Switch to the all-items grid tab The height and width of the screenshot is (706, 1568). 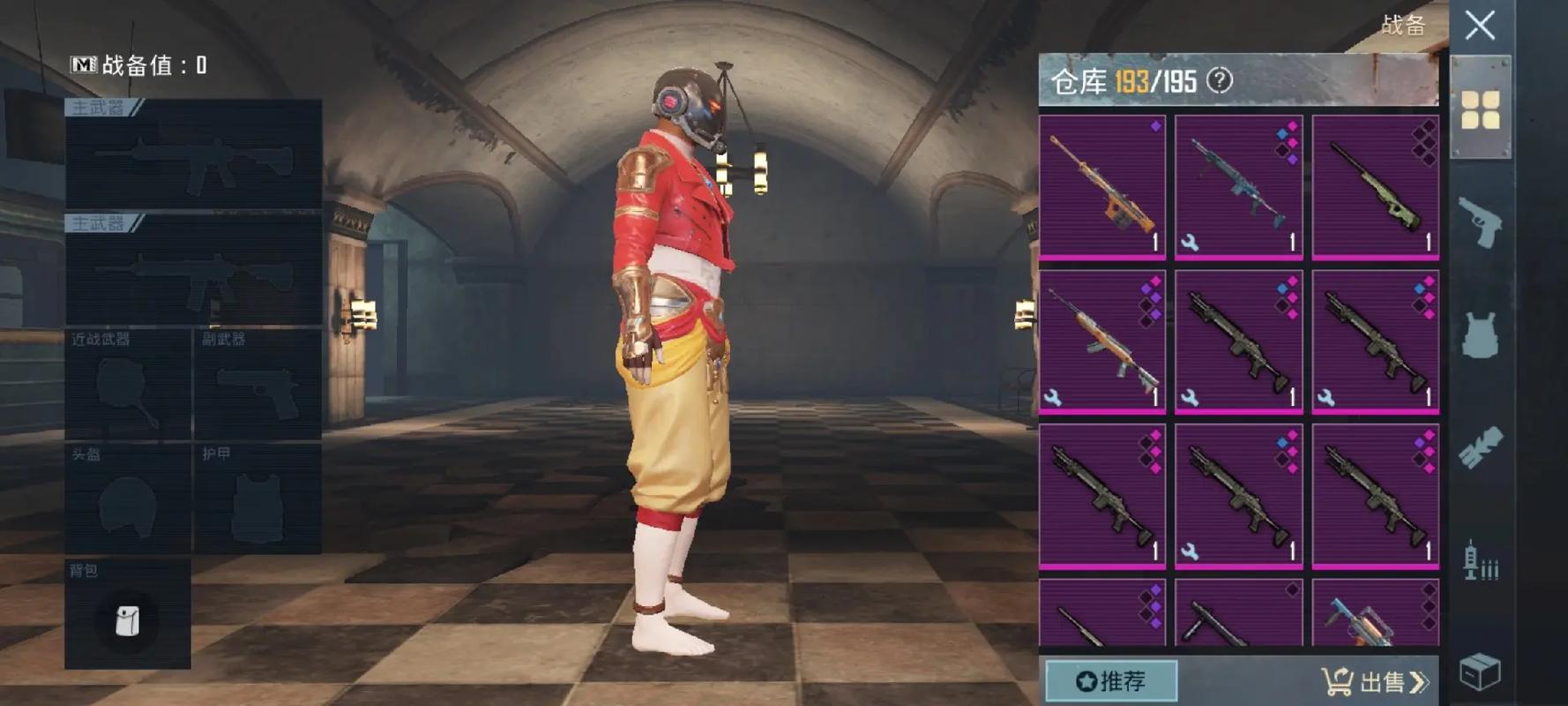click(x=1480, y=109)
